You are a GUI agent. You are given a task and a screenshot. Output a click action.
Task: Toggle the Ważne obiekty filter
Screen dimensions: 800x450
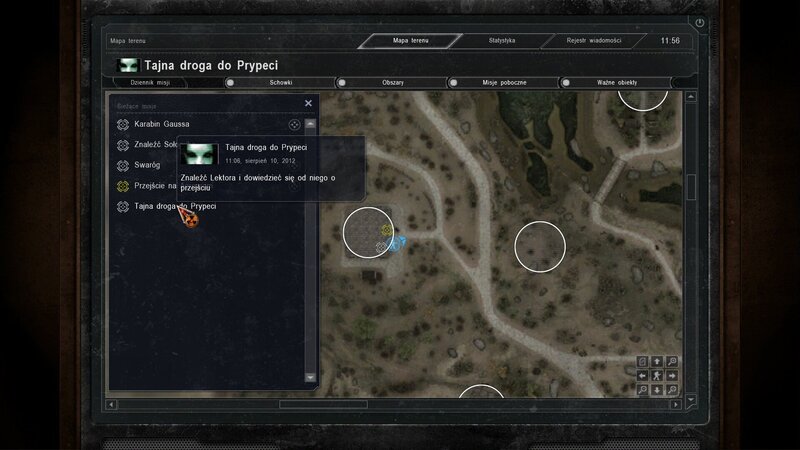click(x=617, y=83)
